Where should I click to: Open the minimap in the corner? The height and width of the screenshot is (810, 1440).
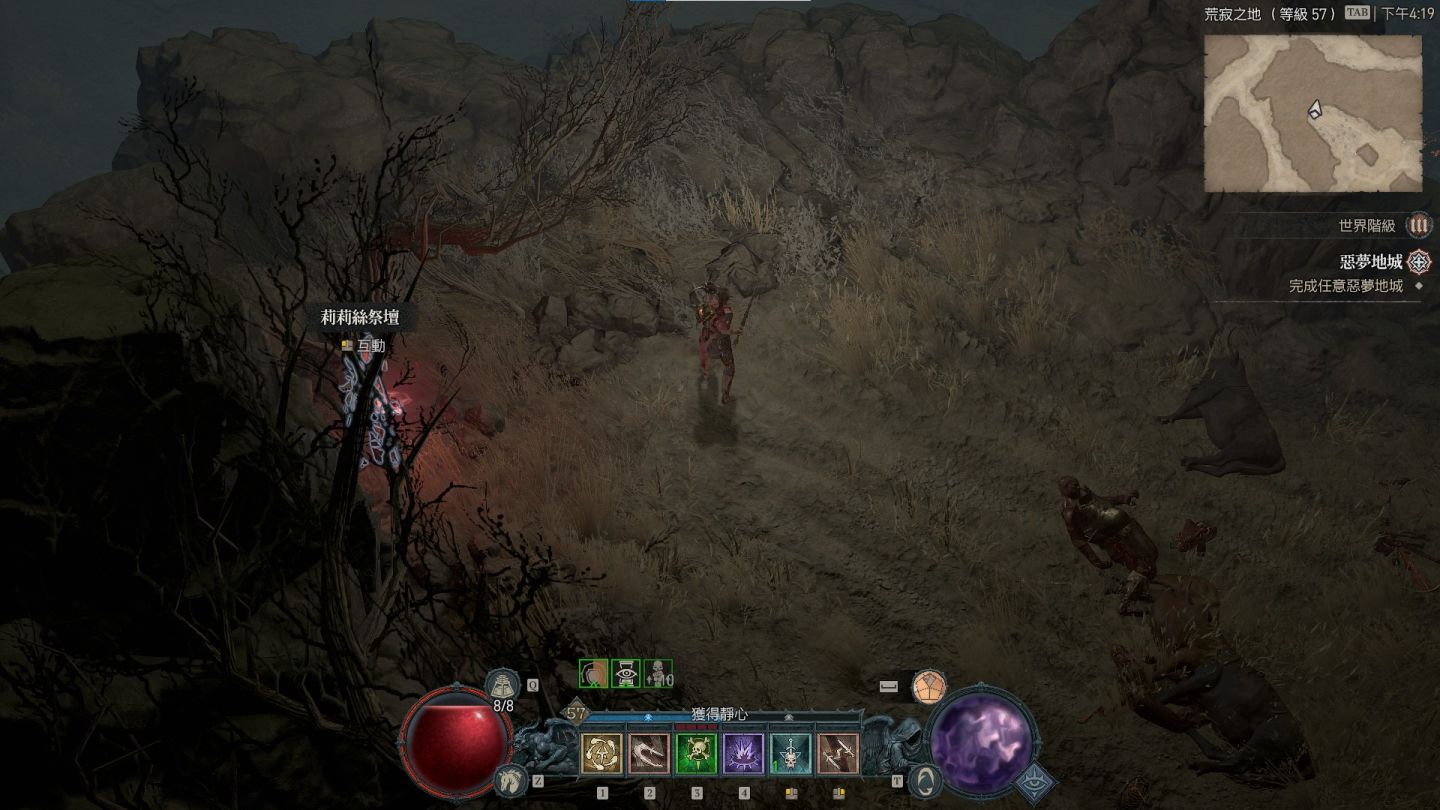[1312, 113]
